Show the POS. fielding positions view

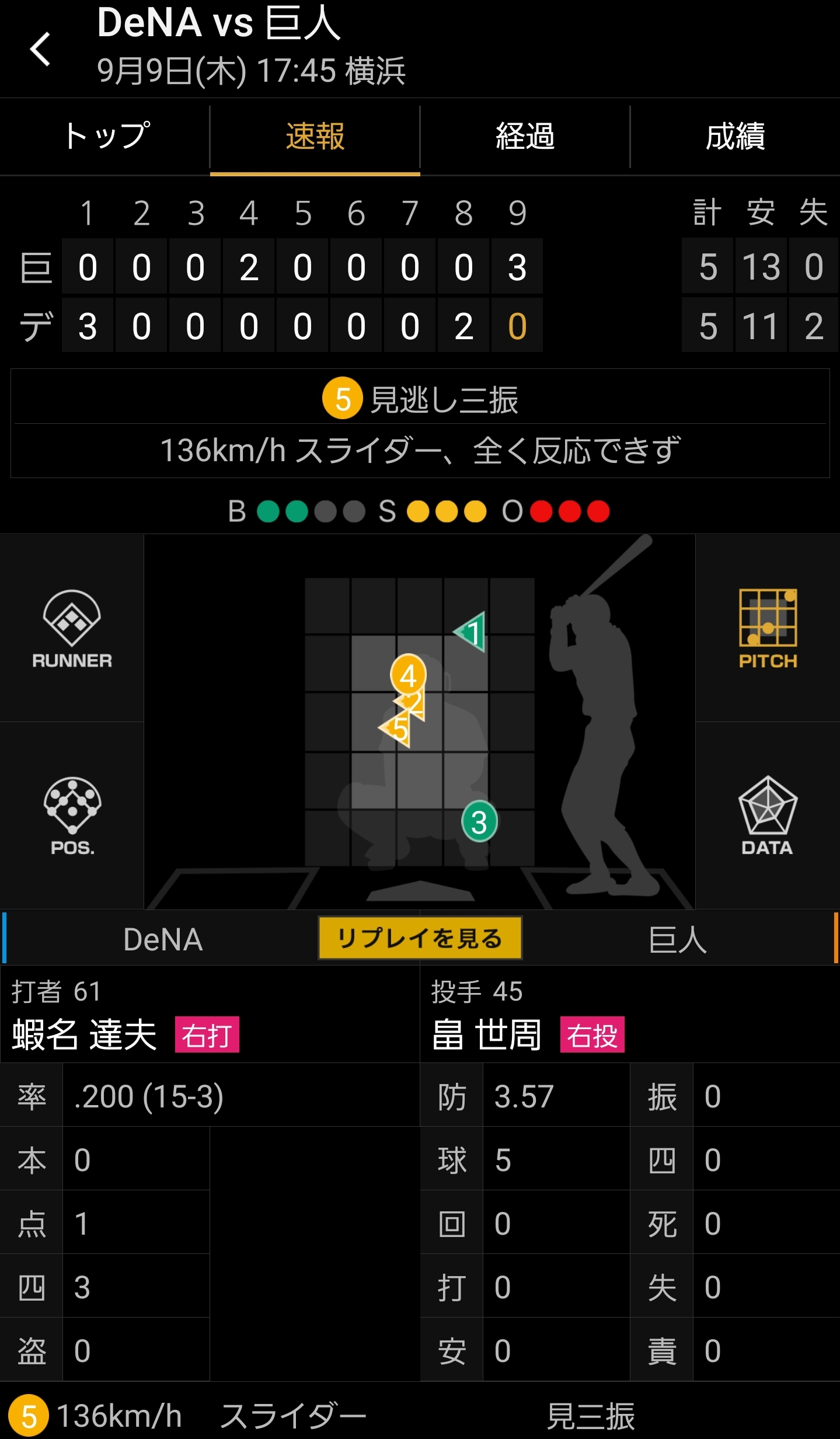coord(72,816)
